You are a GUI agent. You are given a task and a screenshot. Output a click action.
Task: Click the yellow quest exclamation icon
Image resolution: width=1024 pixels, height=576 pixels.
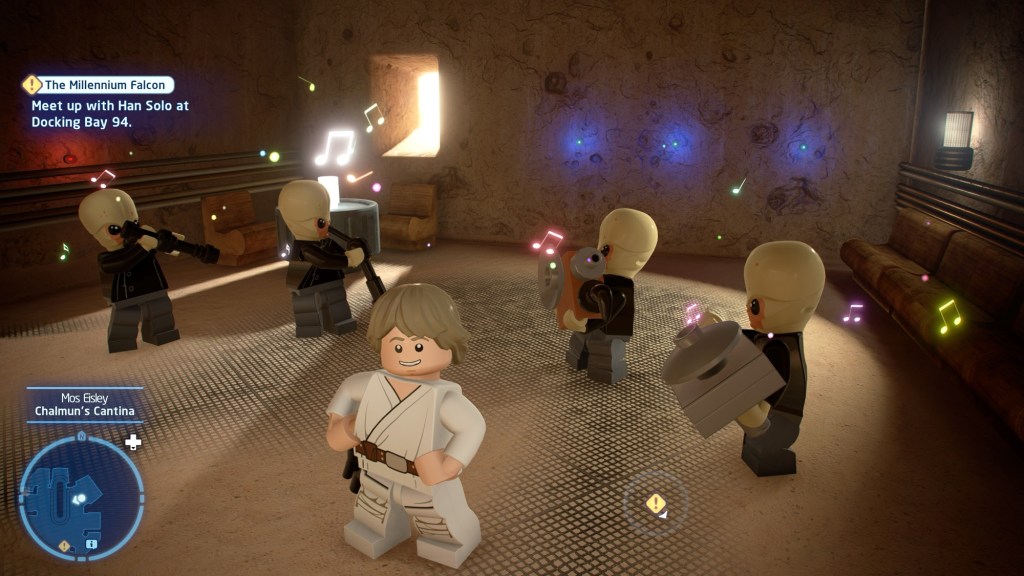tap(32, 85)
